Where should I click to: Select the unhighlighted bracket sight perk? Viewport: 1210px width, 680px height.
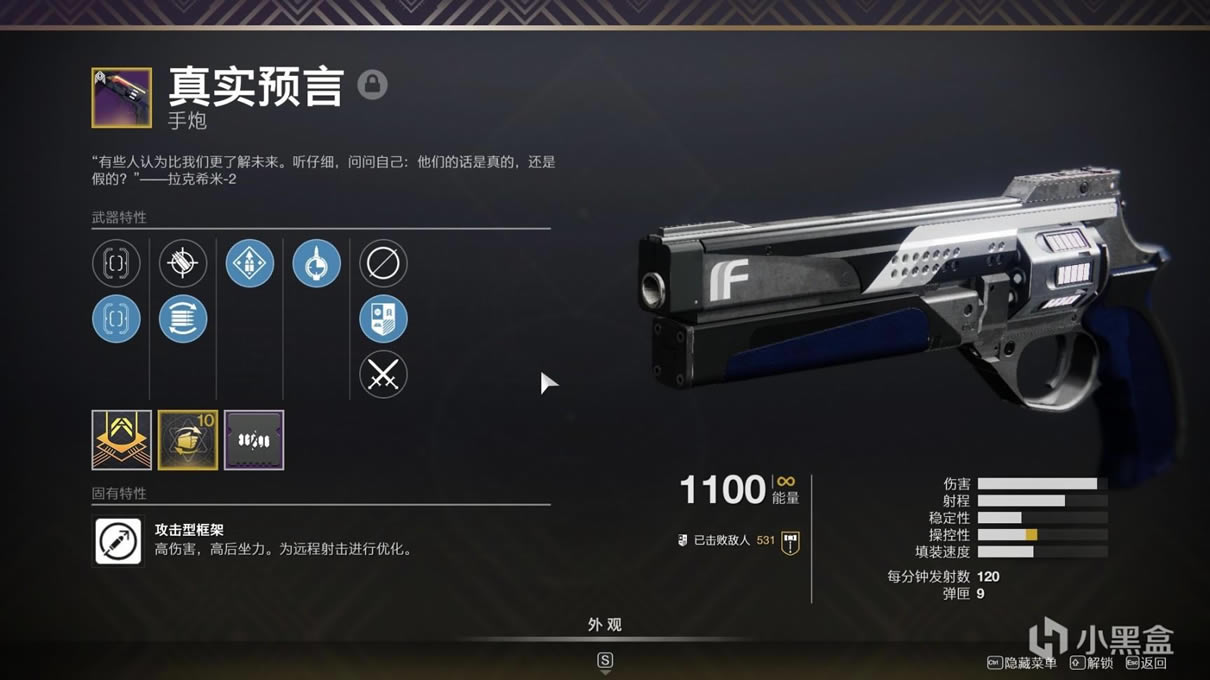[116, 264]
